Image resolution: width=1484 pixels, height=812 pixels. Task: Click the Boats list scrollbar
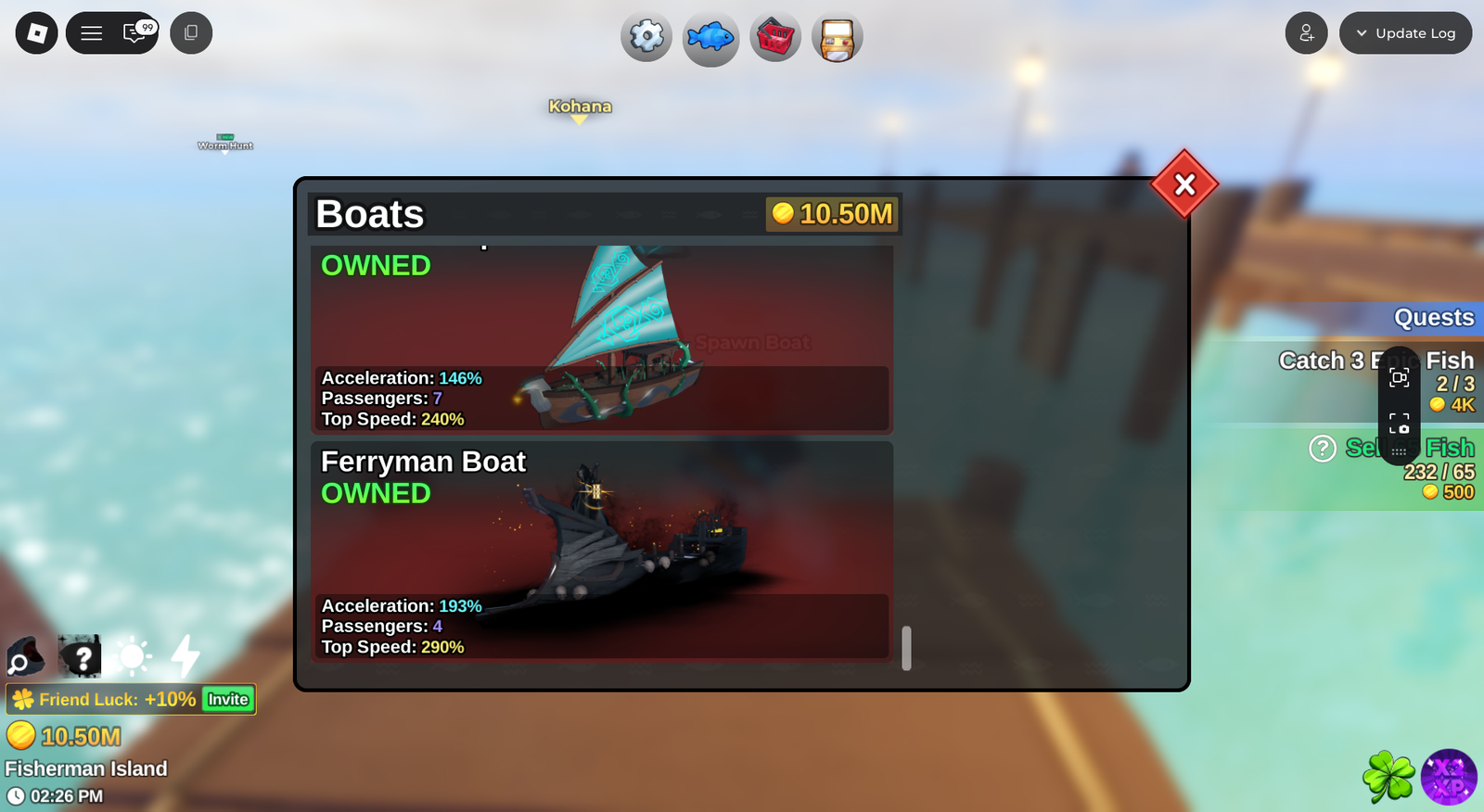click(x=906, y=647)
